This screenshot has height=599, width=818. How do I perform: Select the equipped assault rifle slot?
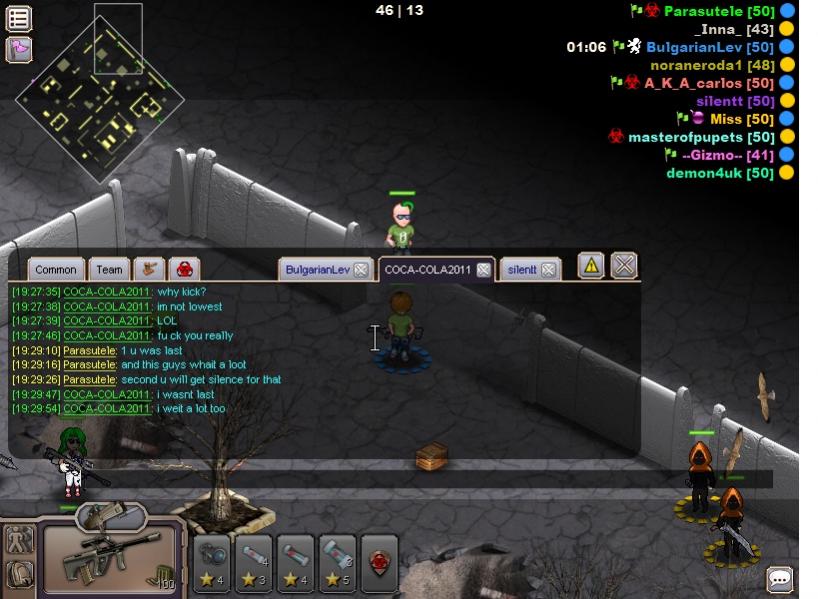point(111,554)
